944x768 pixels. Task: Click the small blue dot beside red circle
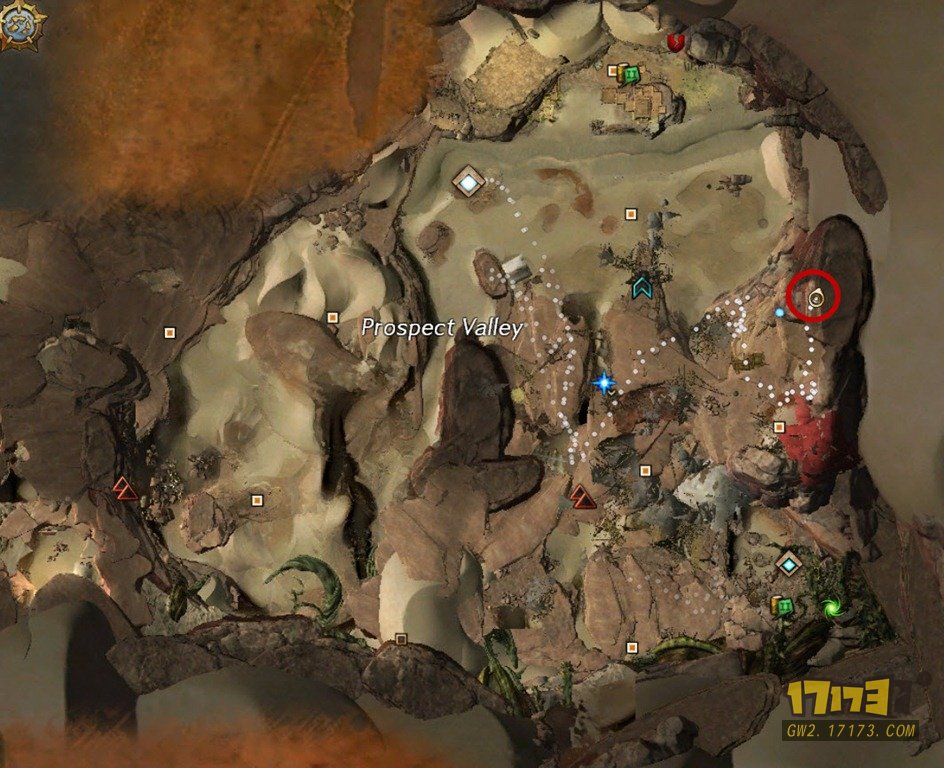coord(779,313)
